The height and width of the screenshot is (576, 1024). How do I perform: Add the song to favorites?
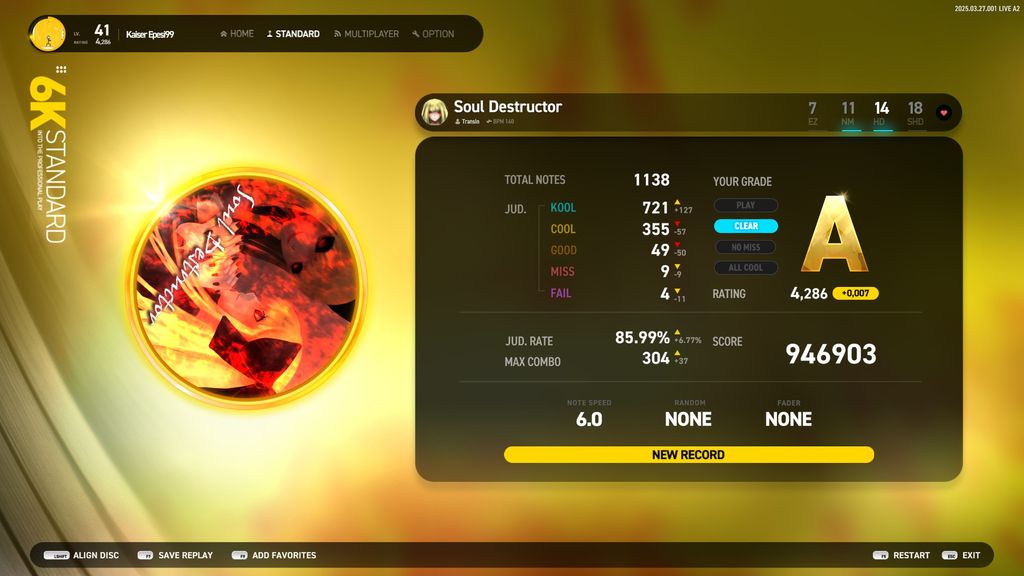click(x=274, y=555)
